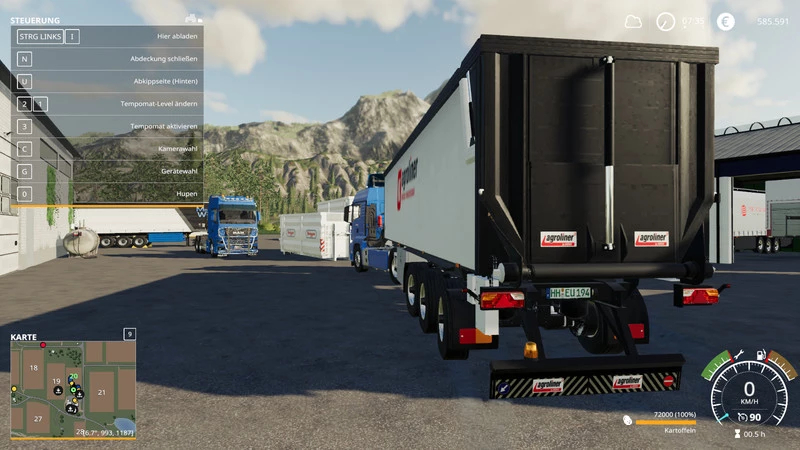Click the "Abkippseite (Hinten)" control row
Image resolution: width=800 pixels, height=450 pixels.
point(107,81)
